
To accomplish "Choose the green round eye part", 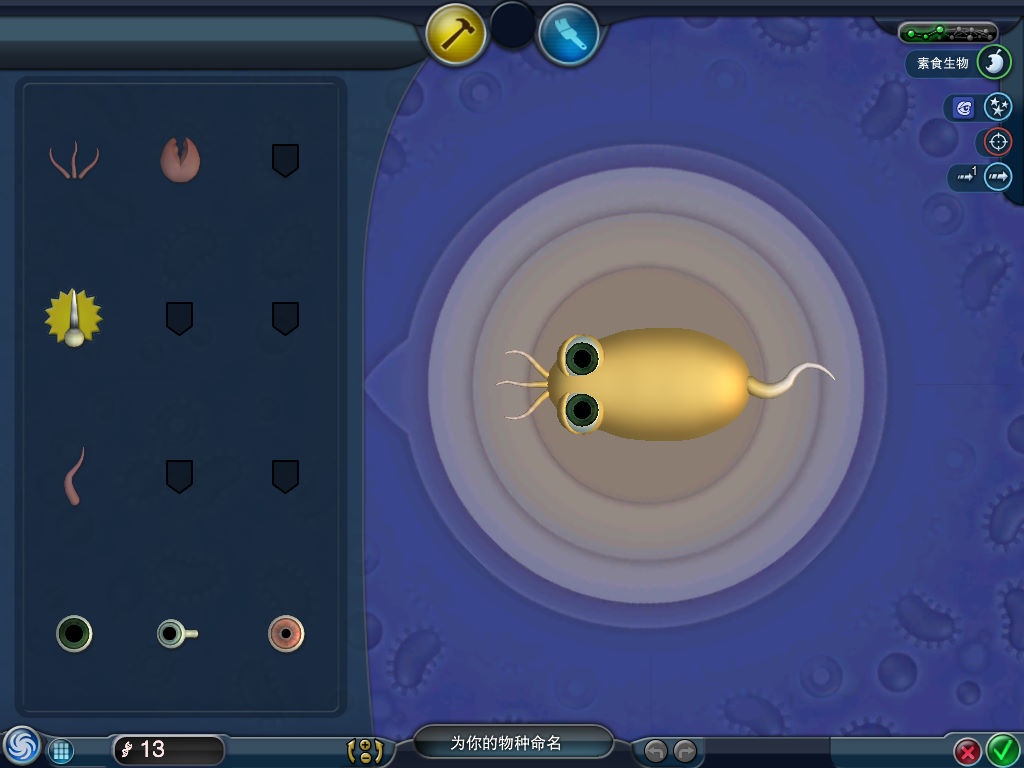I will pos(74,633).
